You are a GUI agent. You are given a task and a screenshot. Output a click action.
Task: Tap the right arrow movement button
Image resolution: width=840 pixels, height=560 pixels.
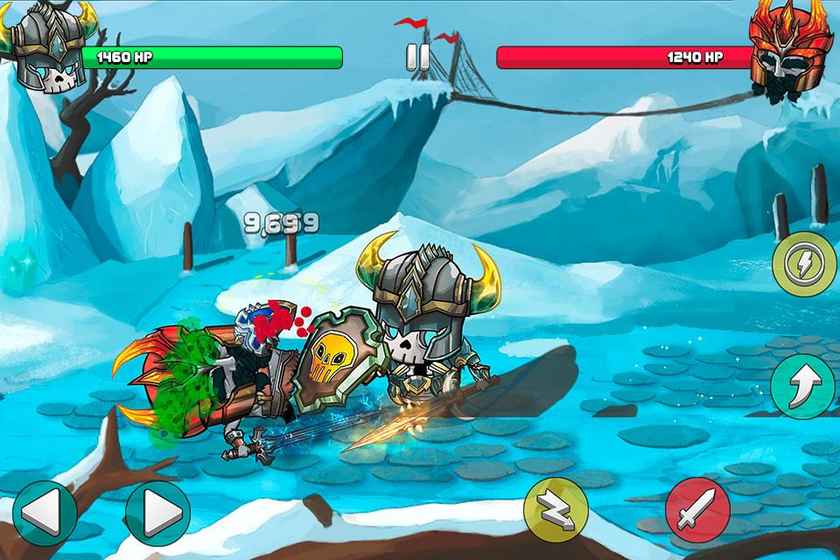click(x=157, y=513)
